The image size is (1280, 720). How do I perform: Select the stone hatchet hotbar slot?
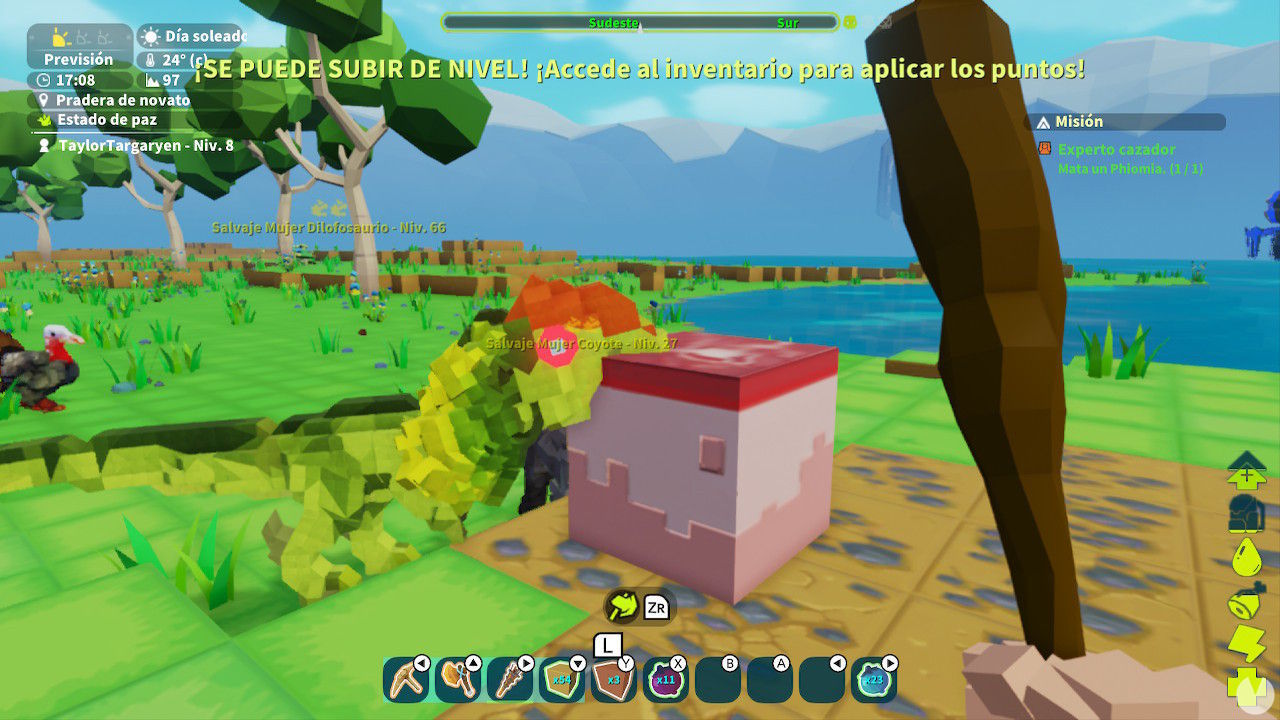455,677
